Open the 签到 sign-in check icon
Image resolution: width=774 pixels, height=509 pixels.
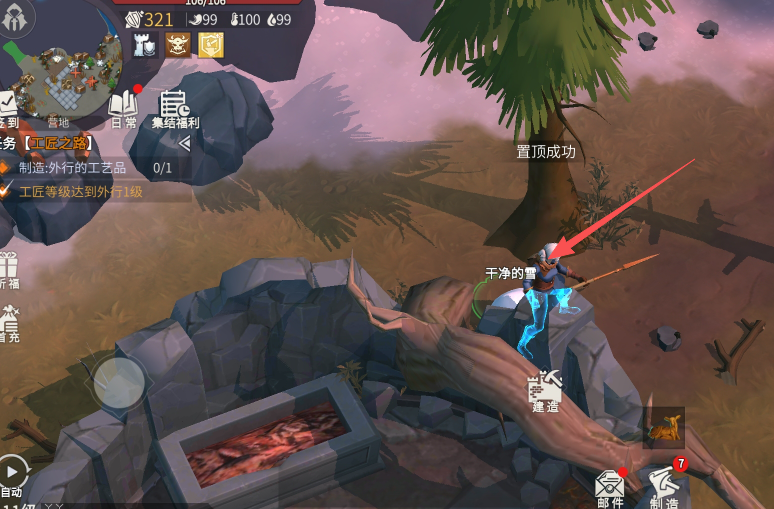7,106
